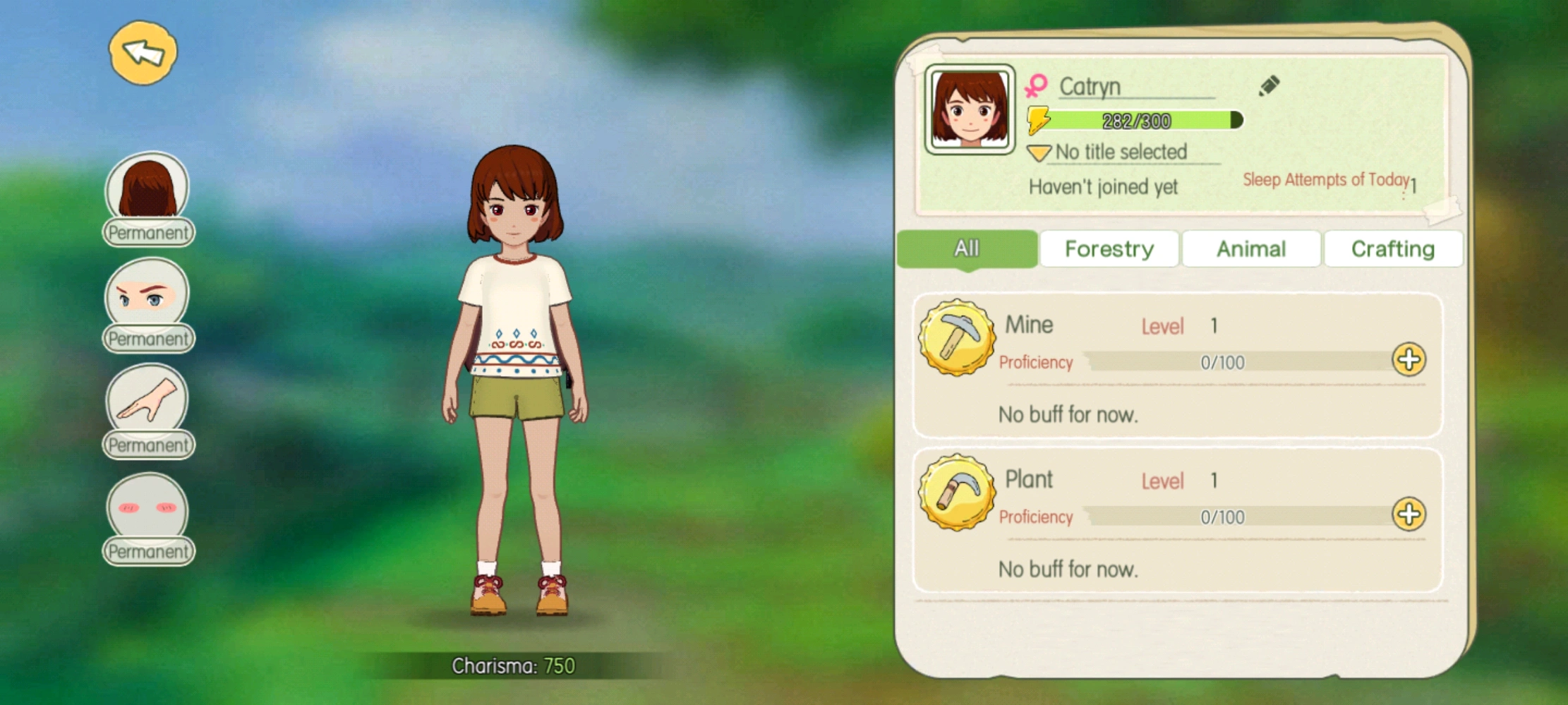Screen dimensions: 1568x705
Task: Select the eyes appearance slot
Action: [x=147, y=295]
